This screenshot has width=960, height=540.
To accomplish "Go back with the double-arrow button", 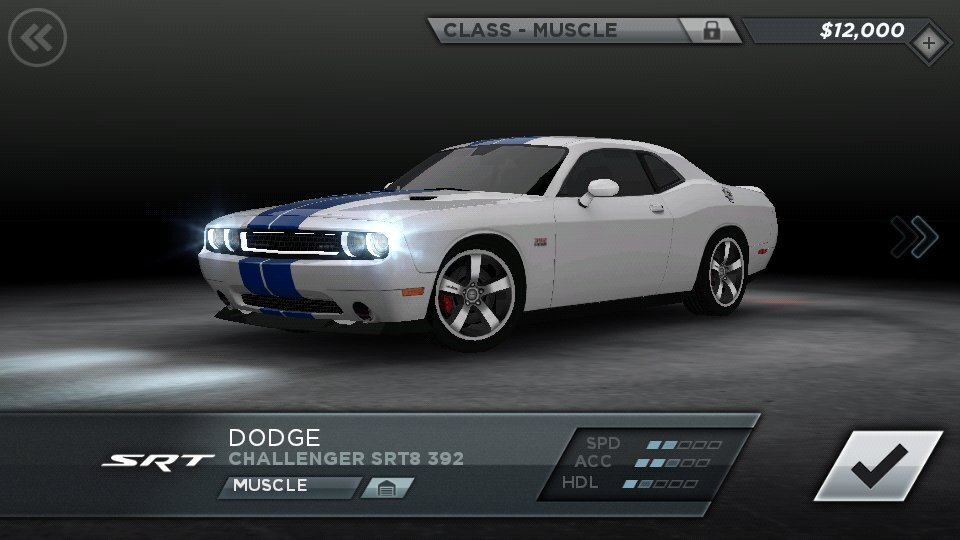I will [x=37, y=39].
